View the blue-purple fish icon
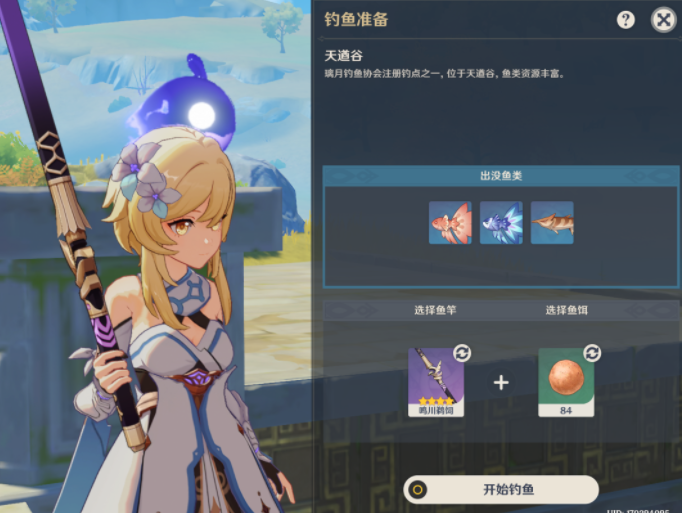This screenshot has height=513, width=682. [x=501, y=223]
